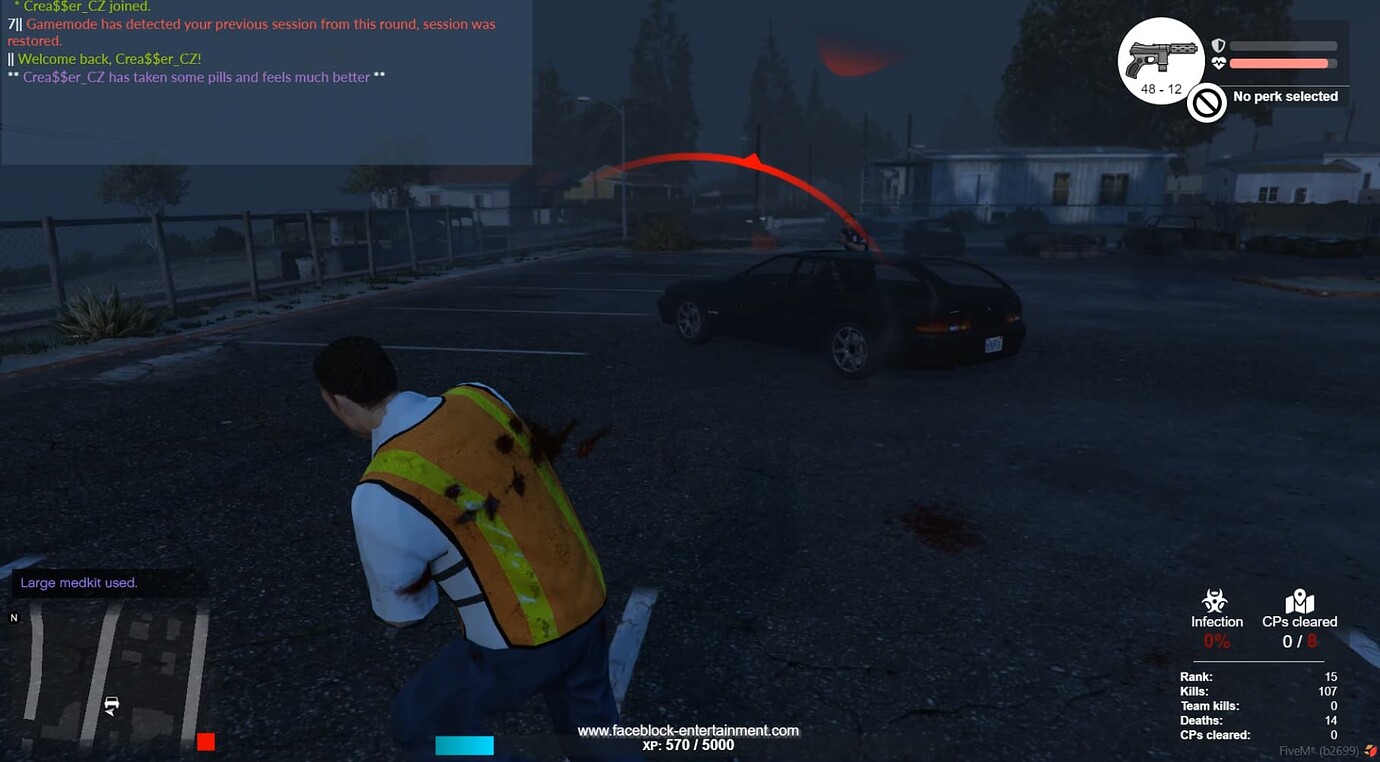Click the machine pistol weapon icon

coord(1160,55)
